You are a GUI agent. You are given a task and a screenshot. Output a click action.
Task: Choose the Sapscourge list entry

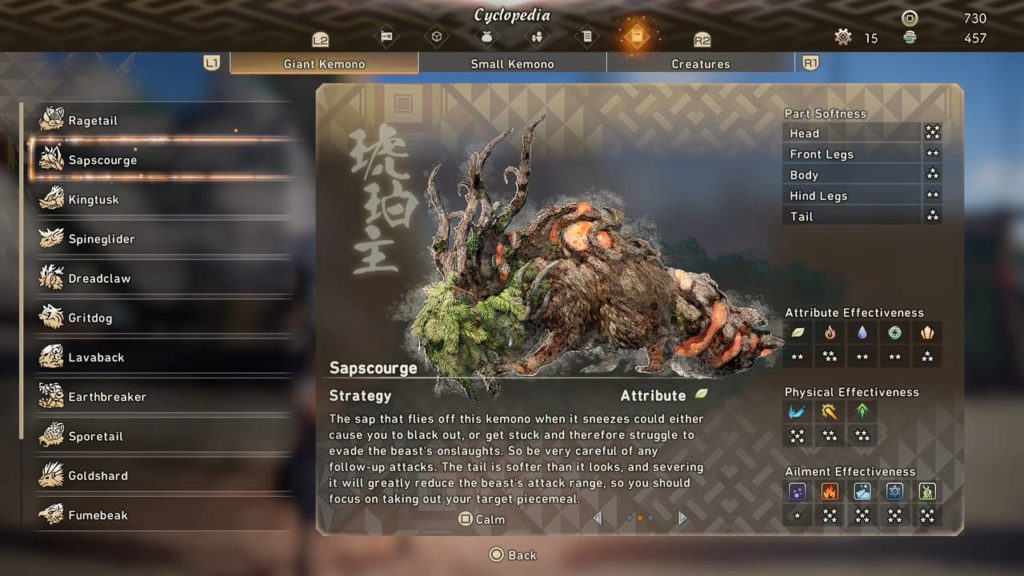click(103, 160)
